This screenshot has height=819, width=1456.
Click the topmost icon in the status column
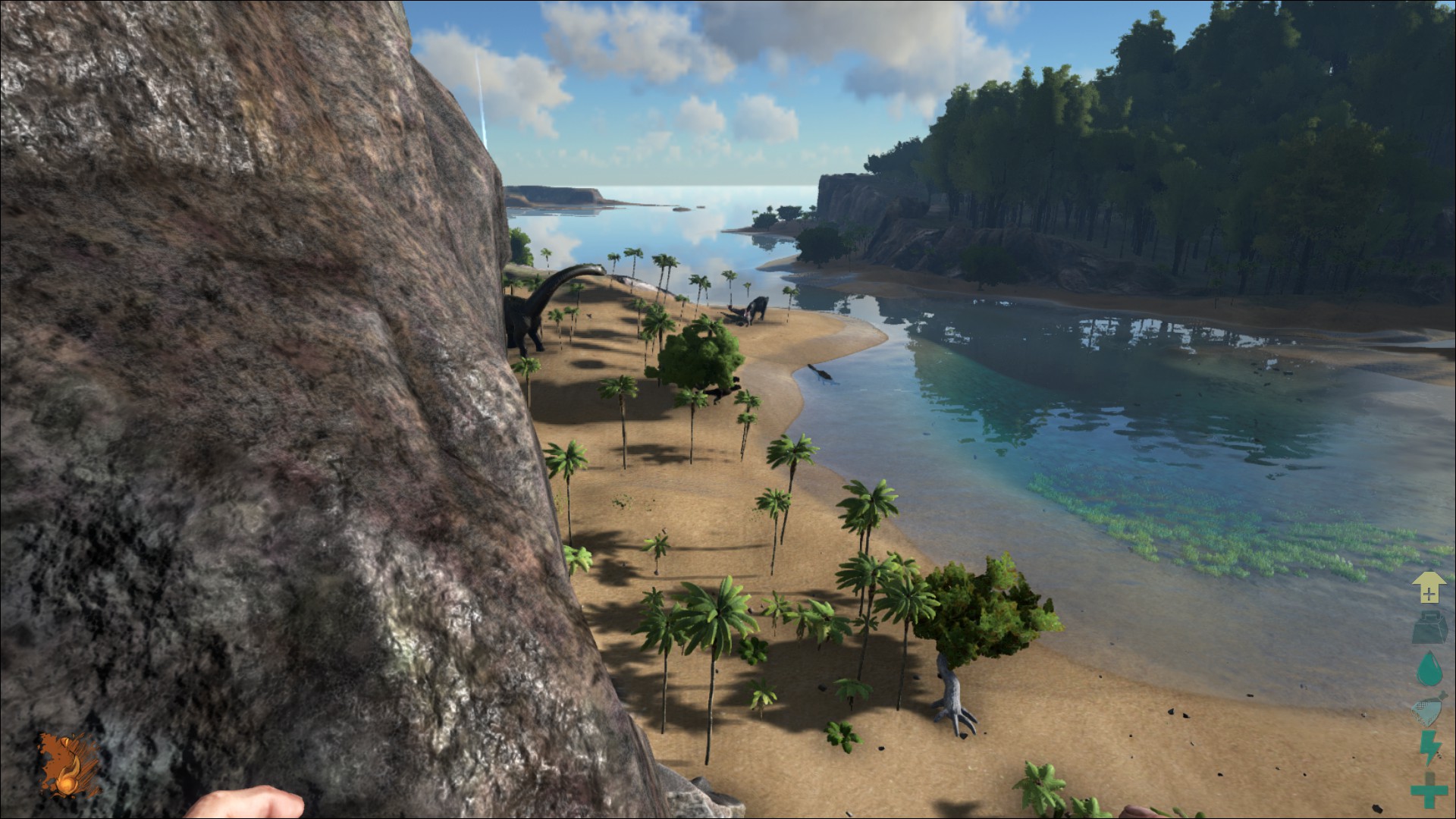pyautogui.click(x=1430, y=586)
